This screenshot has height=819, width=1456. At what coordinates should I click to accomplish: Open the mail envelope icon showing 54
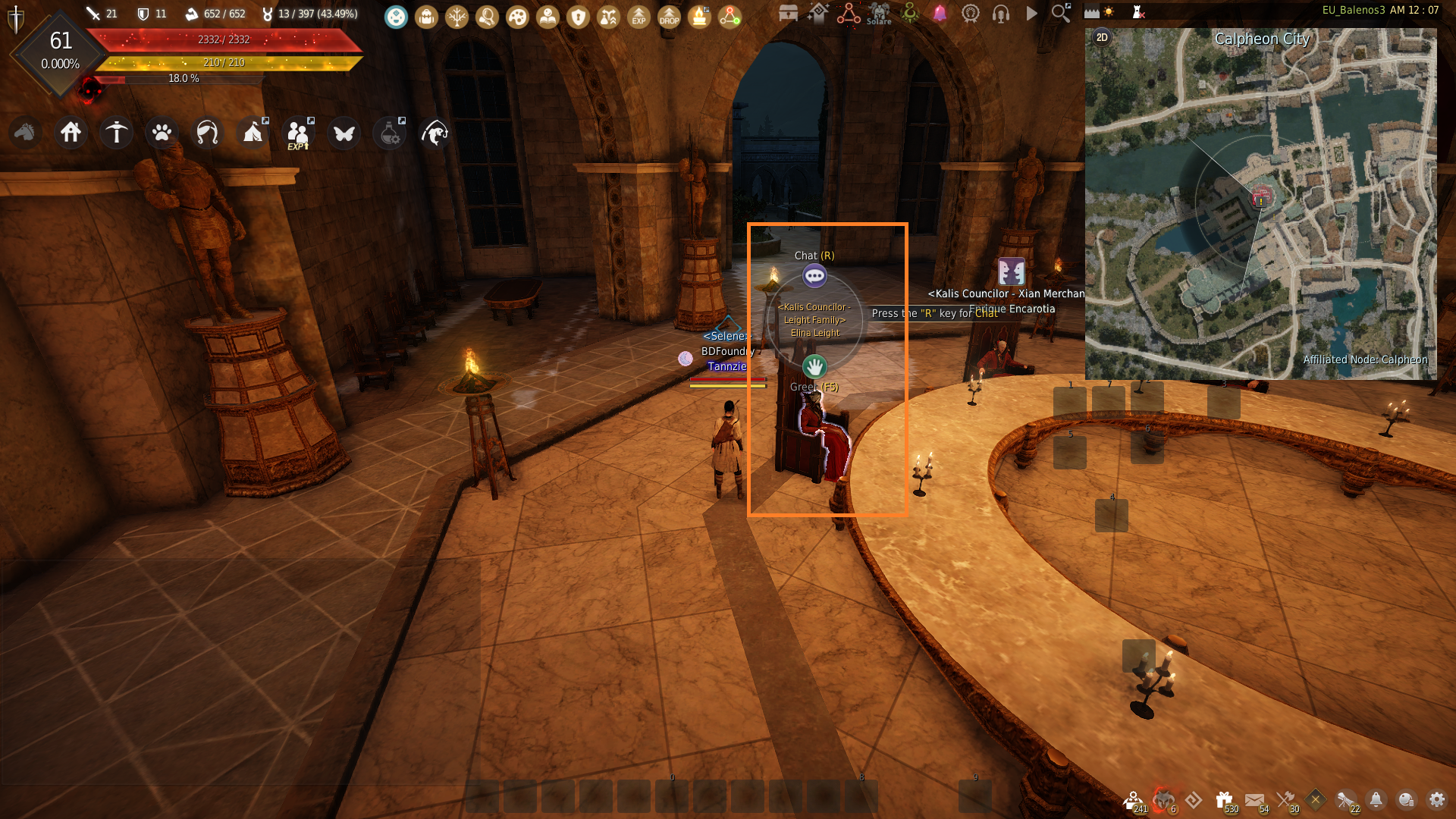pyautogui.click(x=1254, y=799)
